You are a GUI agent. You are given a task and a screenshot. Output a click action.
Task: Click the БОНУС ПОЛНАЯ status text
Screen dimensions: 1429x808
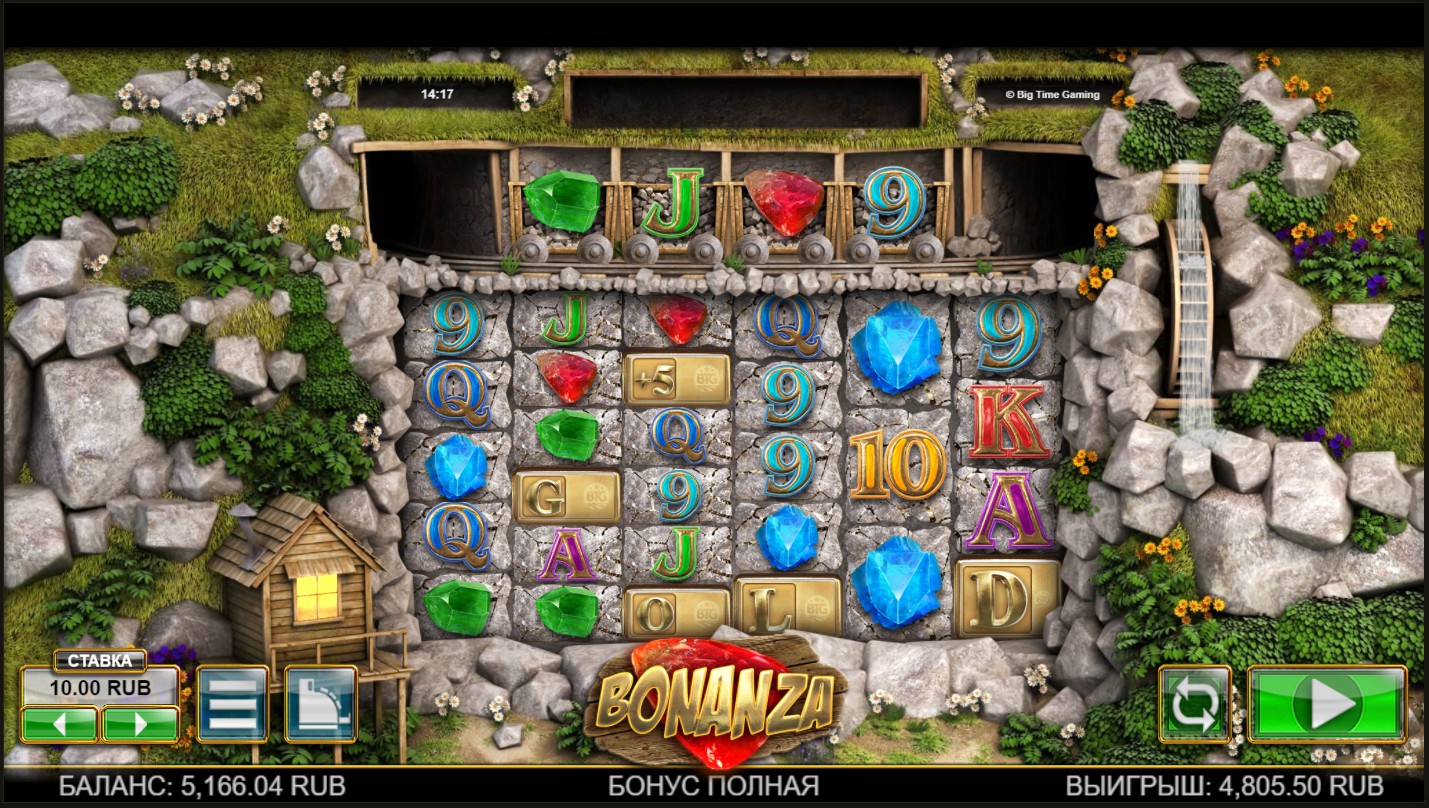(714, 789)
